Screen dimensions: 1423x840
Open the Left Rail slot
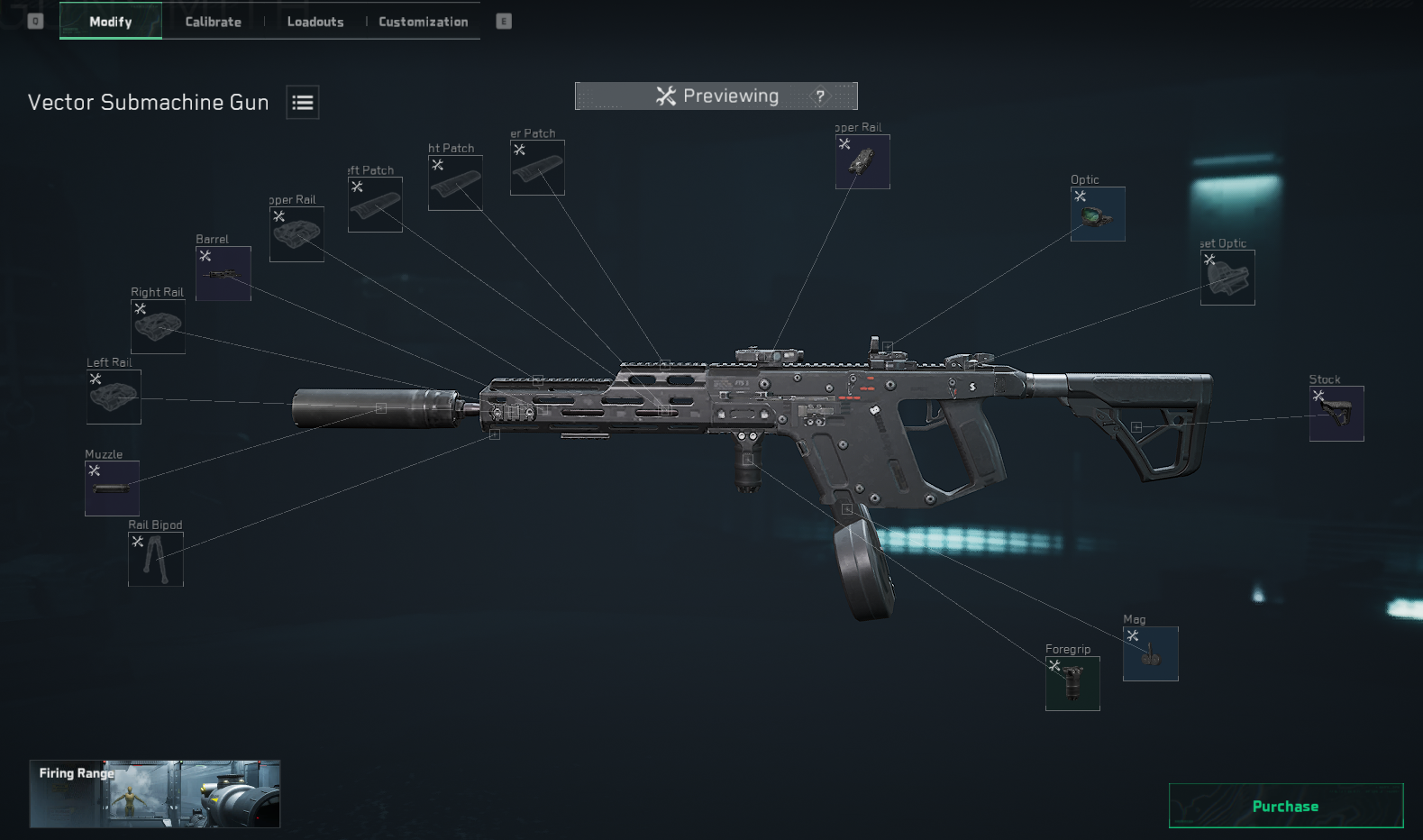(x=114, y=397)
